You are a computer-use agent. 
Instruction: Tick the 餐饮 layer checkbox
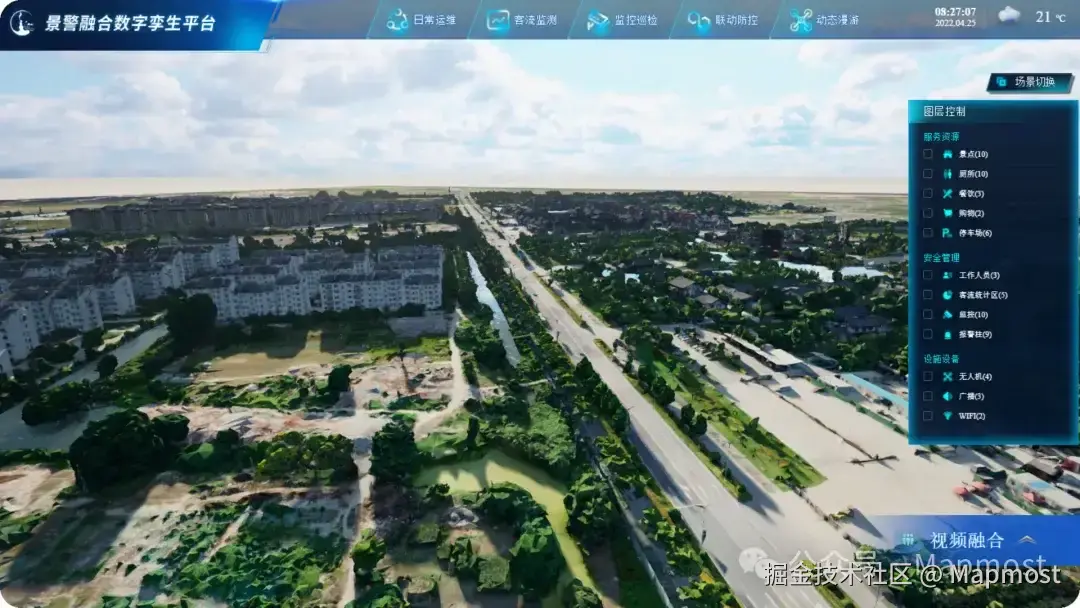(928, 193)
